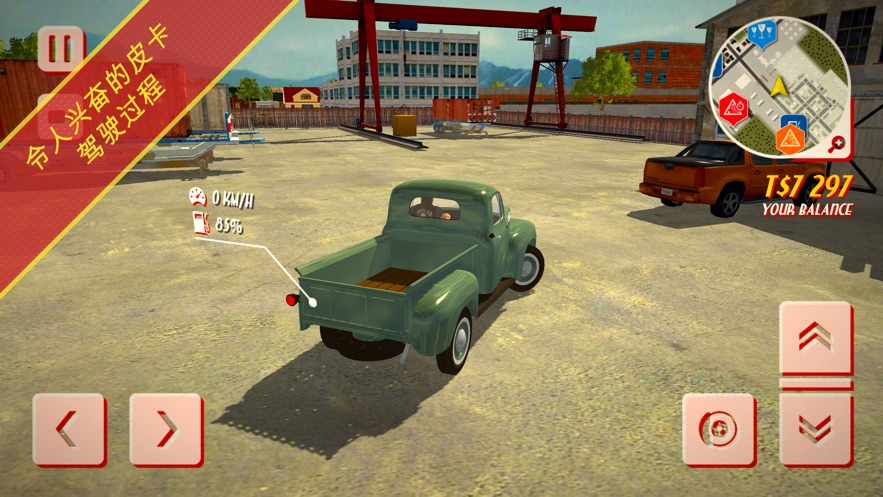The image size is (883, 497).
Task: Reverse with the double down-arrow button
Action: click(816, 429)
